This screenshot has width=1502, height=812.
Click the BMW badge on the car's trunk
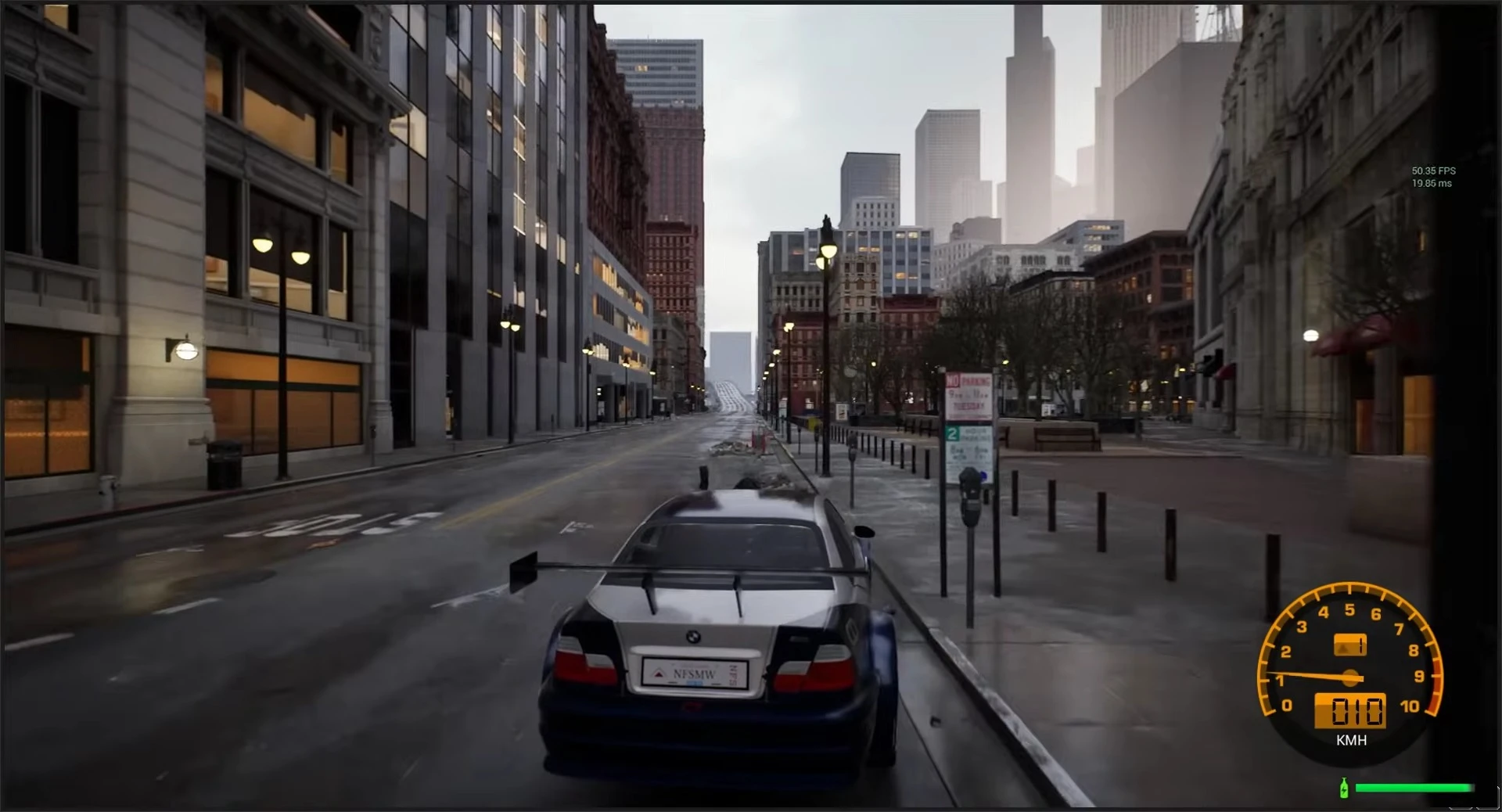(695, 638)
